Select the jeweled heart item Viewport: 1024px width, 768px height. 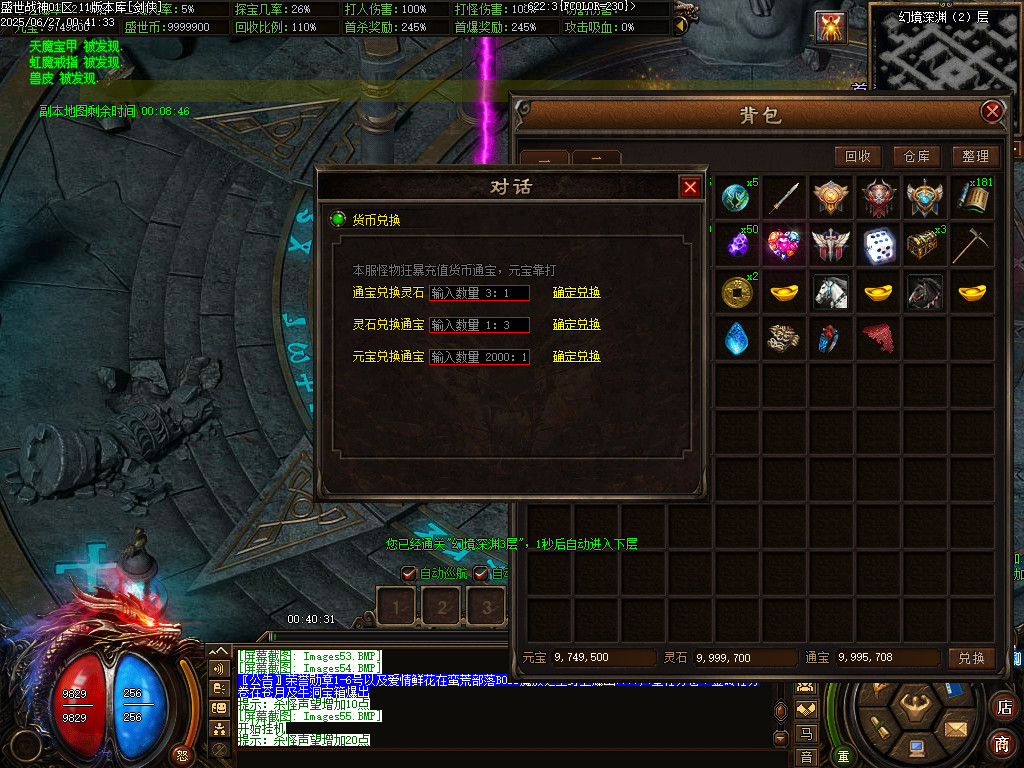pos(783,245)
